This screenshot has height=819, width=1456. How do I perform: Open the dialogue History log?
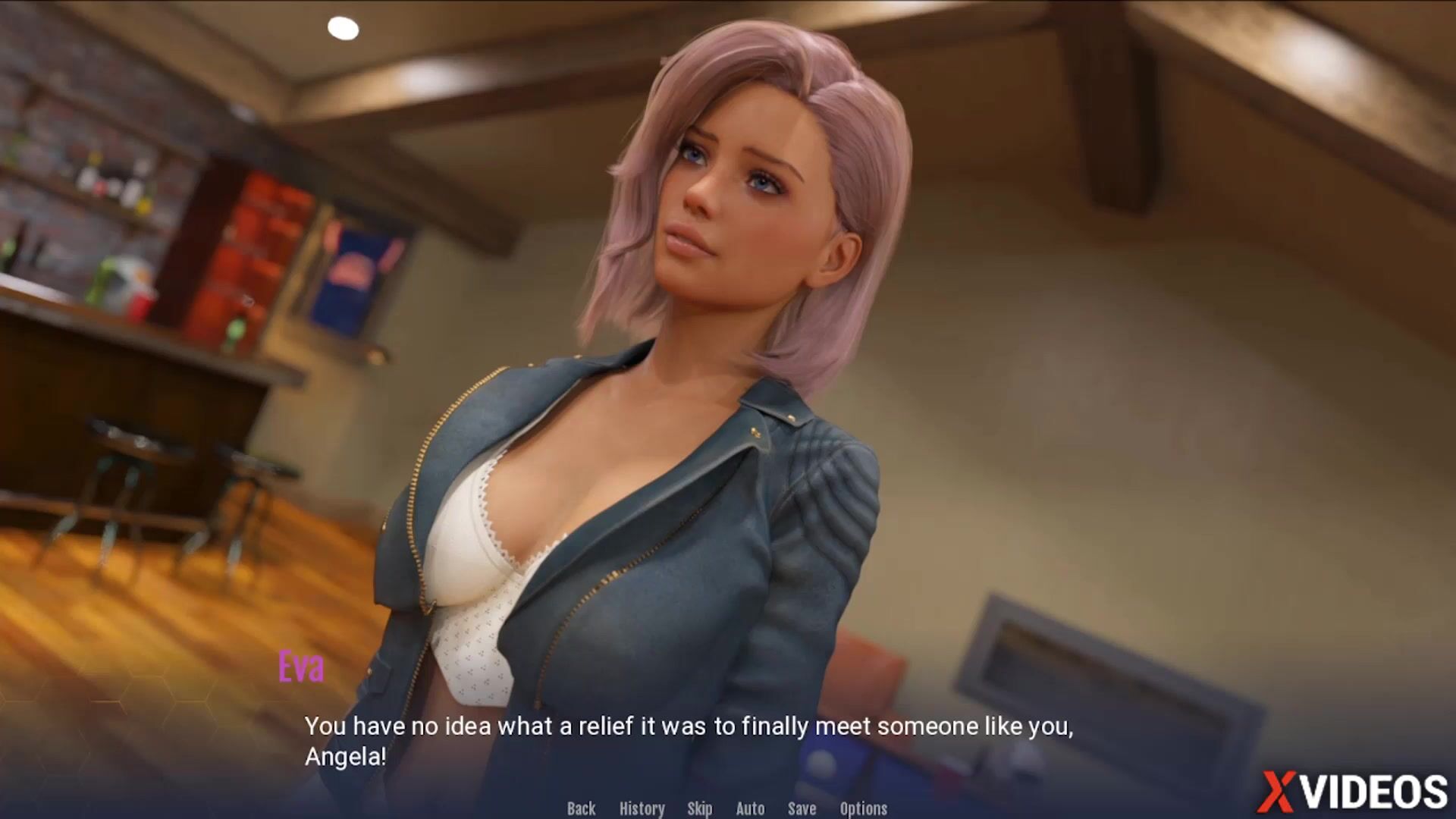point(642,808)
